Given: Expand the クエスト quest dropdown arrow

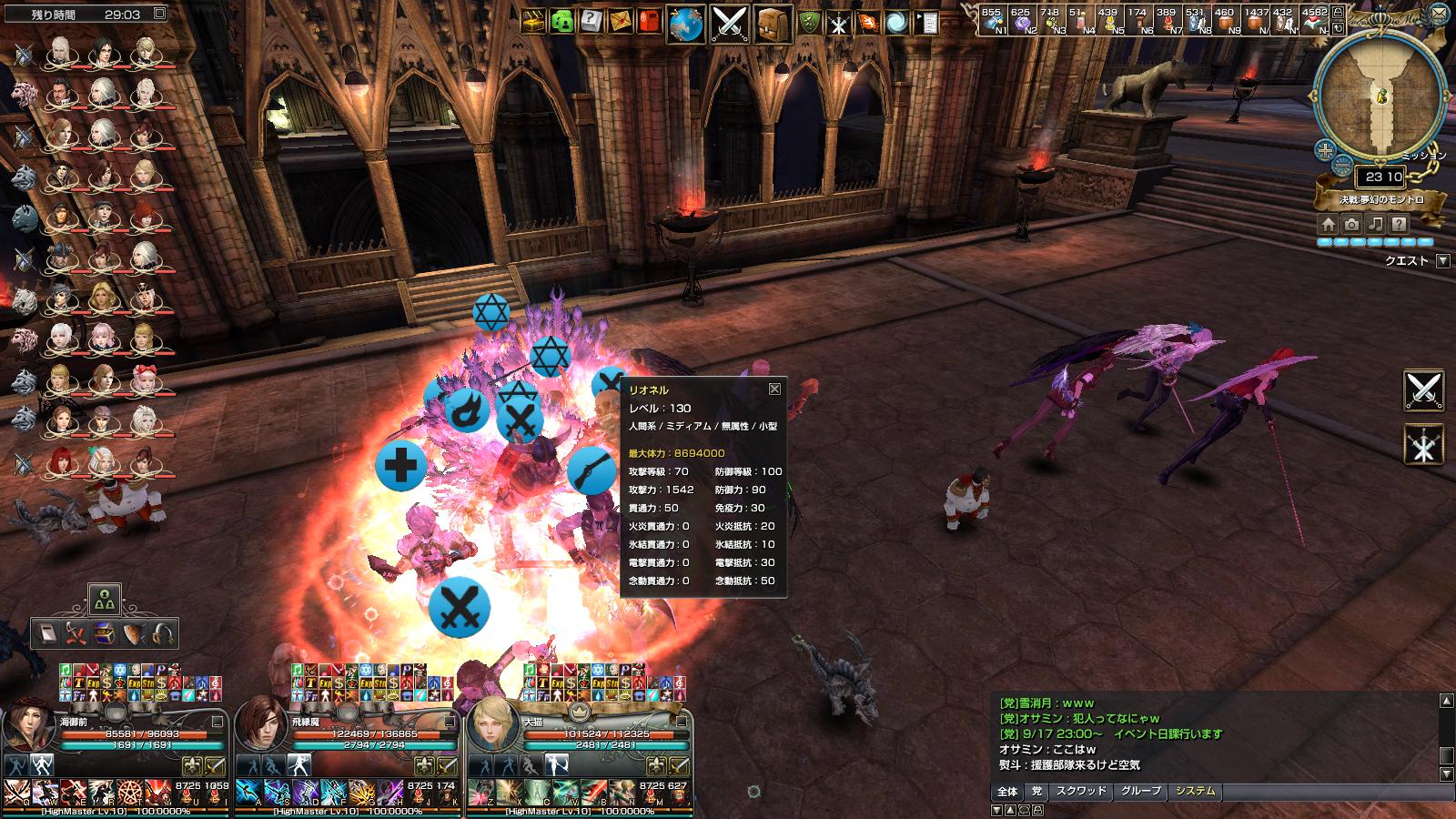Looking at the screenshot, I should [1442, 261].
